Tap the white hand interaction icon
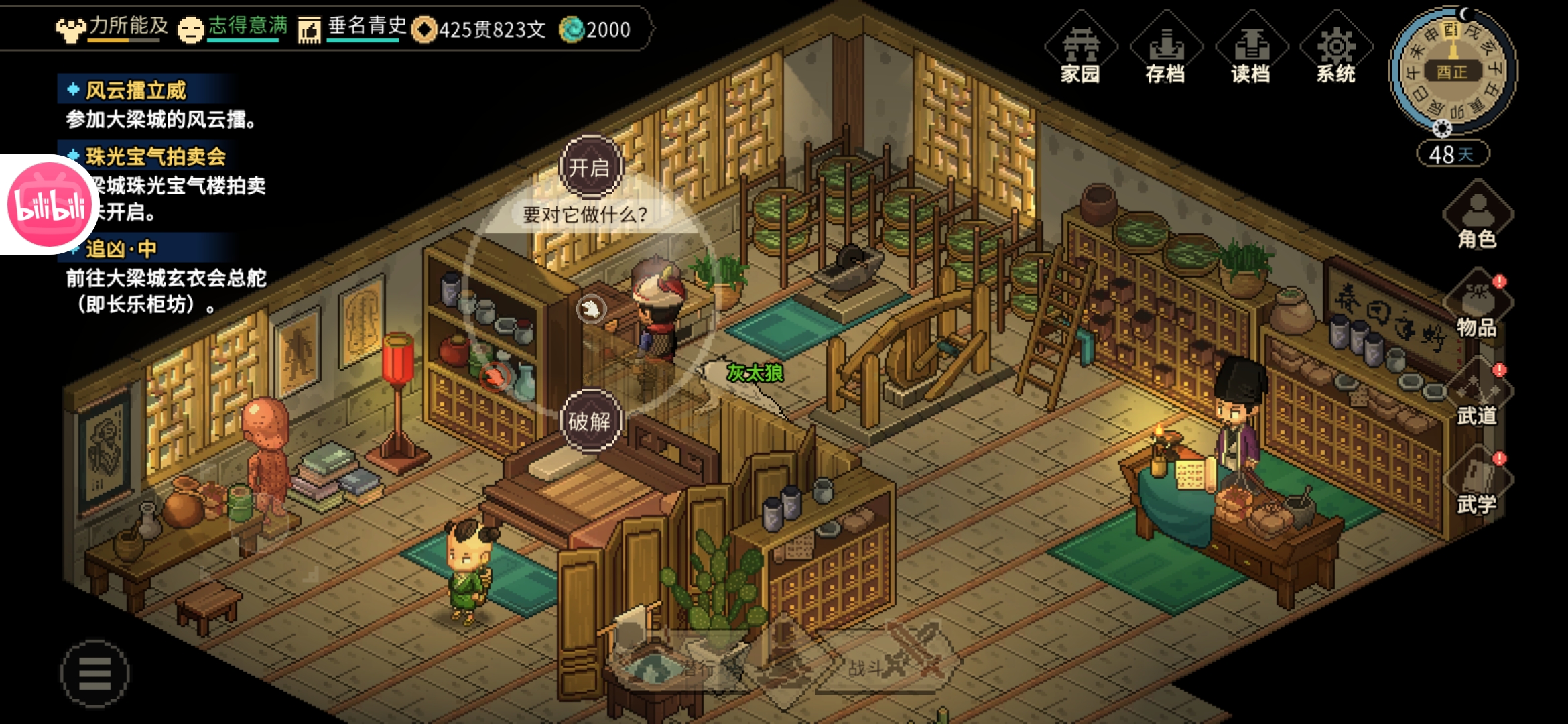The image size is (1568, 724). click(x=591, y=309)
